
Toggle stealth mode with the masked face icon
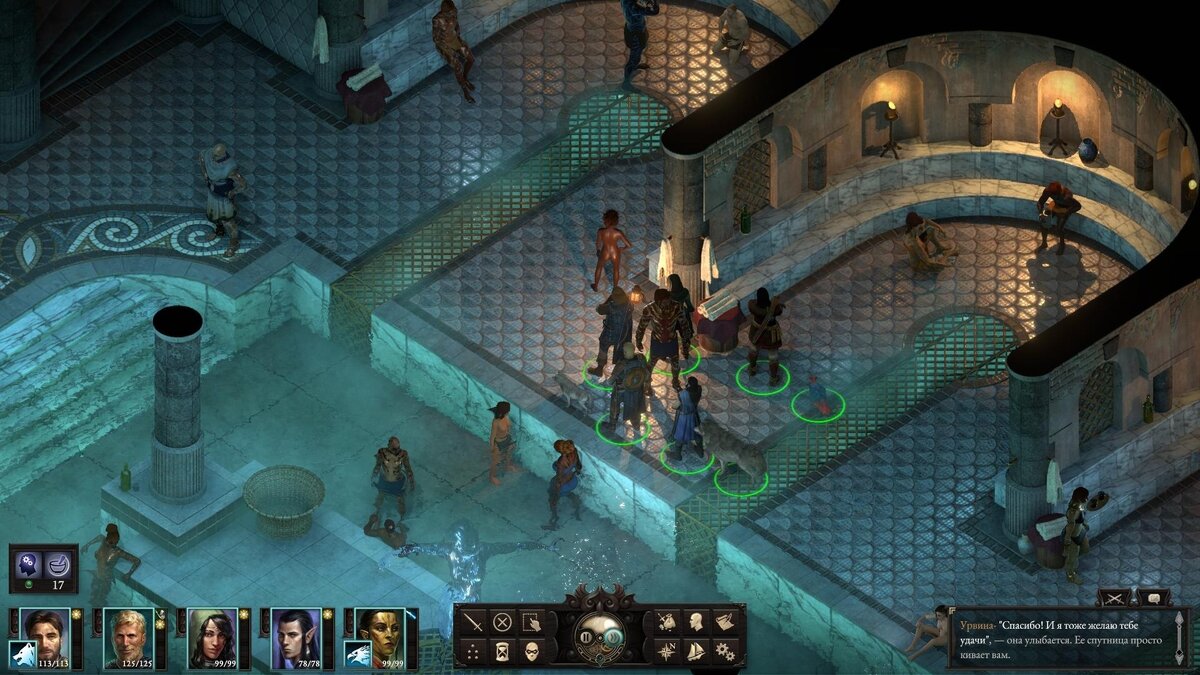tap(532, 651)
